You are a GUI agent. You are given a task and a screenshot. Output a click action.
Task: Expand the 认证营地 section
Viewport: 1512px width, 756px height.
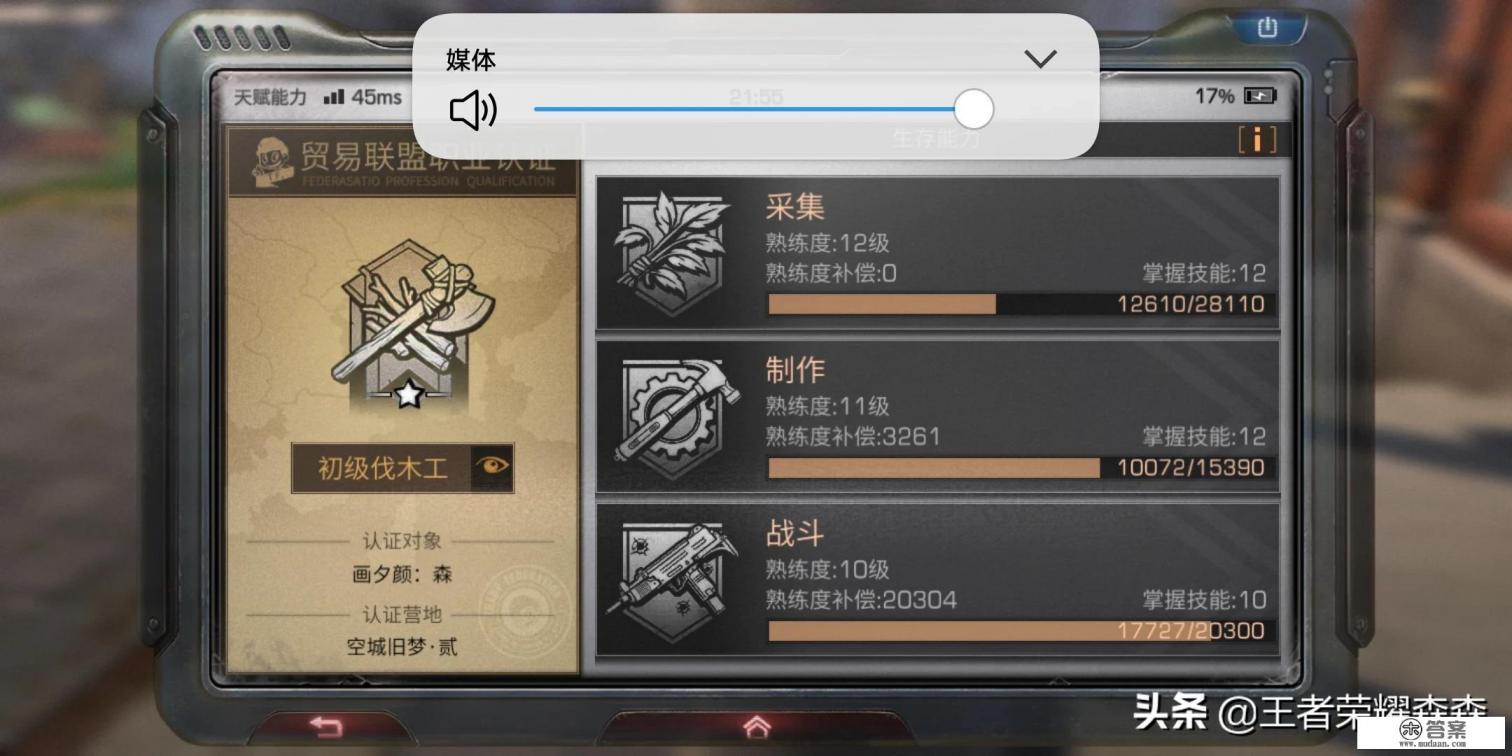click(x=401, y=615)
